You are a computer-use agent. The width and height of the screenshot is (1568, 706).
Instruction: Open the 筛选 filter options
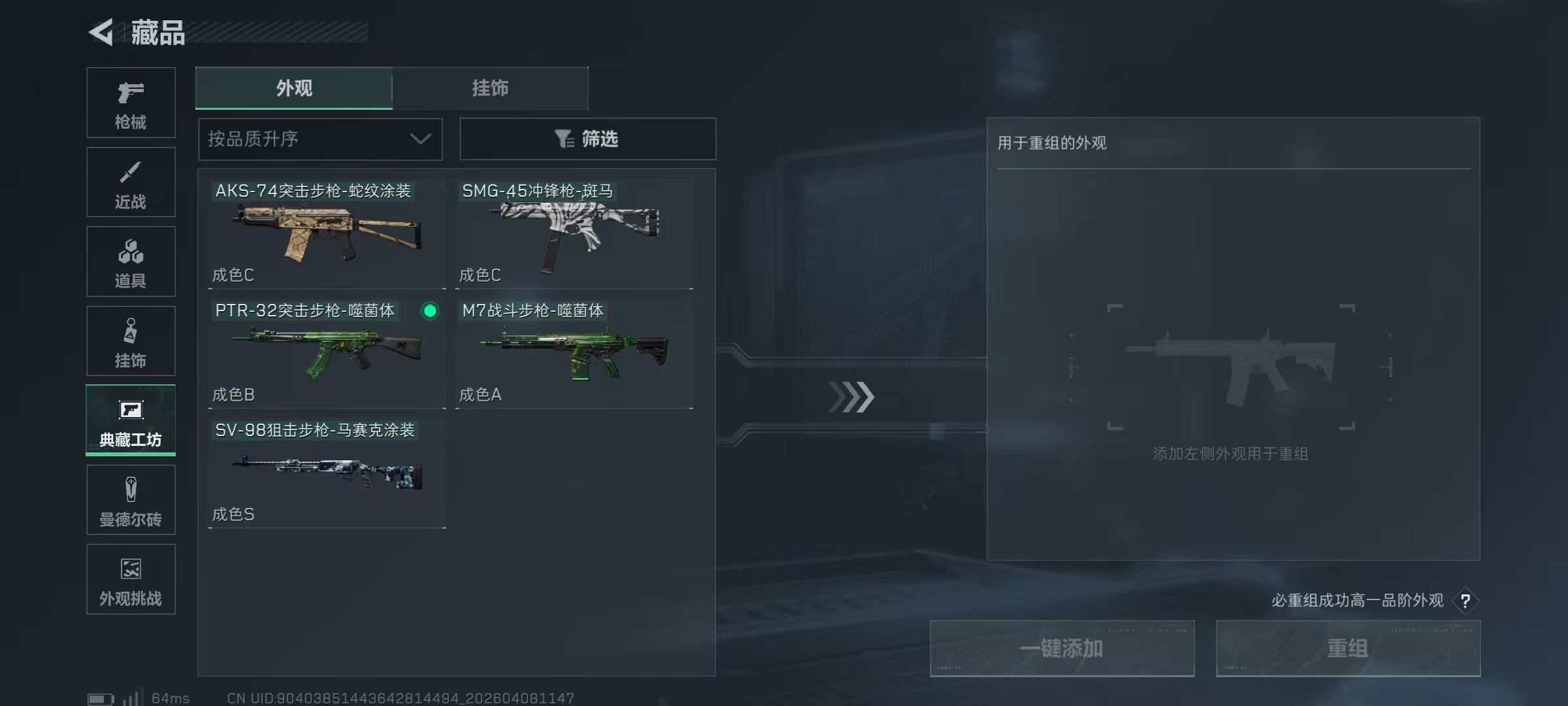pyautogui.click(x=588, y=139)
